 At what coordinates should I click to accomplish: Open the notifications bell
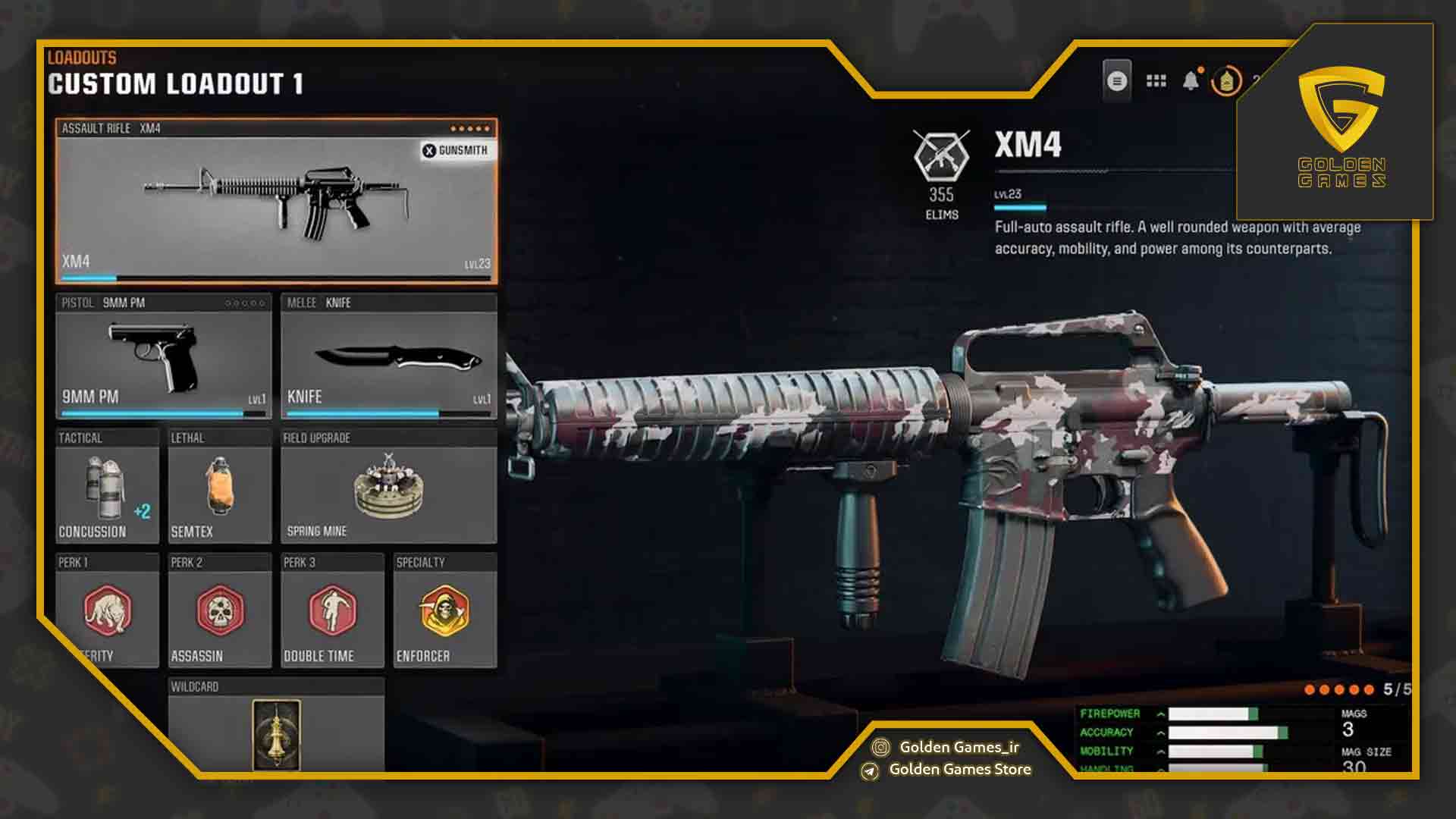click(x=1192, y=79)
